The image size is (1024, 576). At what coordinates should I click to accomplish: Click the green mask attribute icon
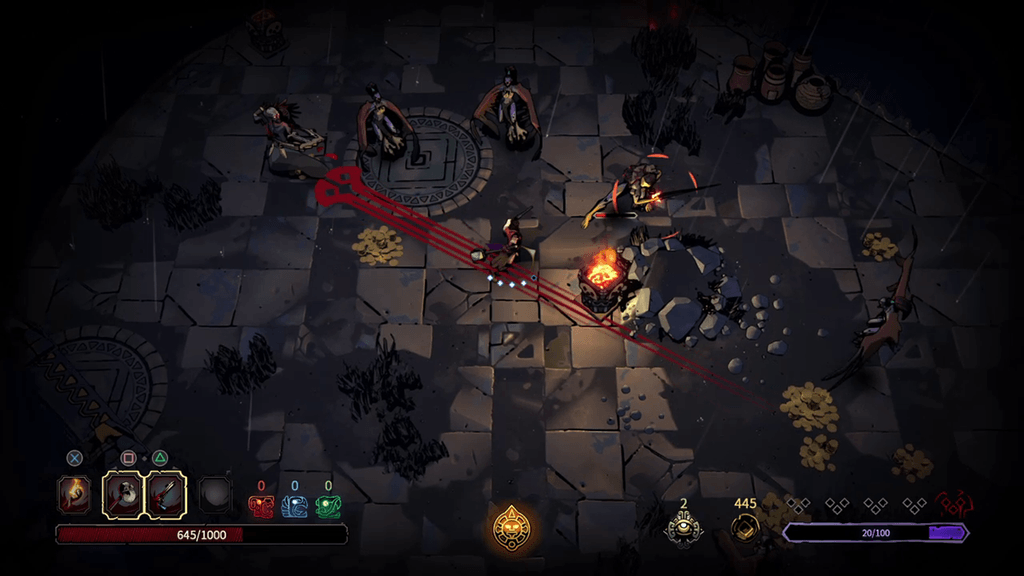(328, 506)
